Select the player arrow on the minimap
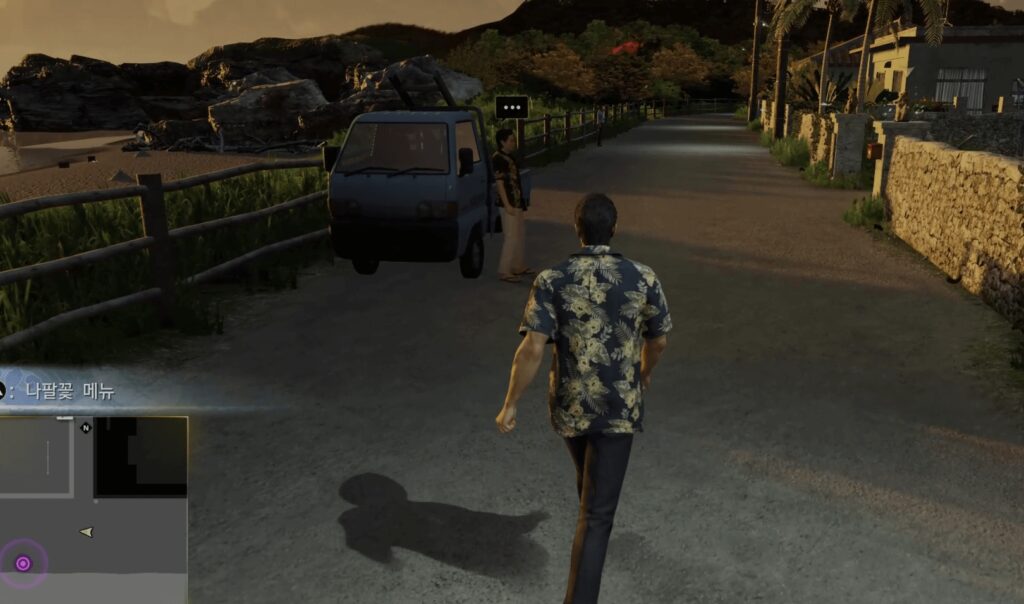This screenshot has width=1024, height=604. click(x=87, y=532)
